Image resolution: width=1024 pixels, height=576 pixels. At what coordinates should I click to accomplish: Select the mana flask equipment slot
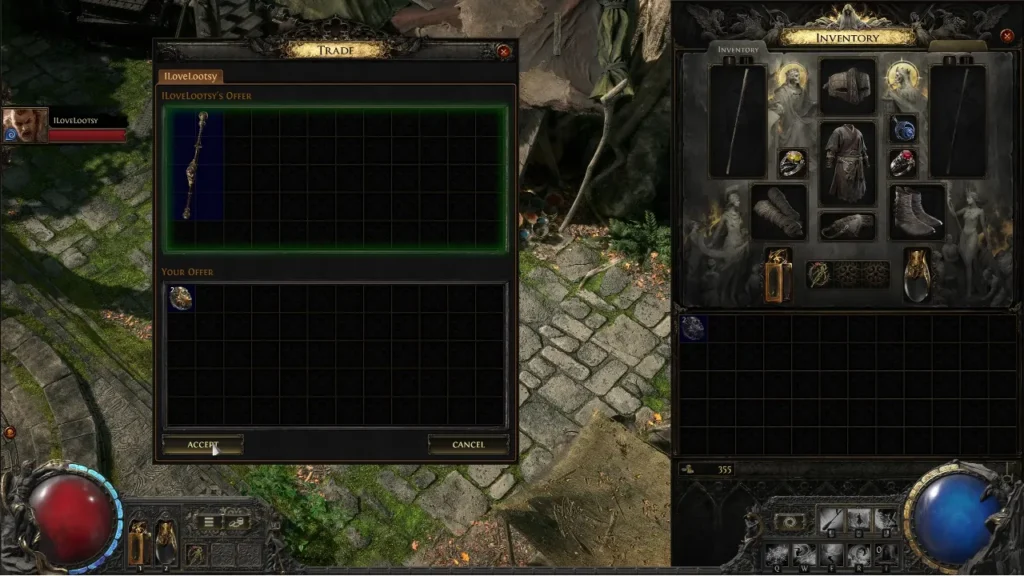(x=917, y=273)
